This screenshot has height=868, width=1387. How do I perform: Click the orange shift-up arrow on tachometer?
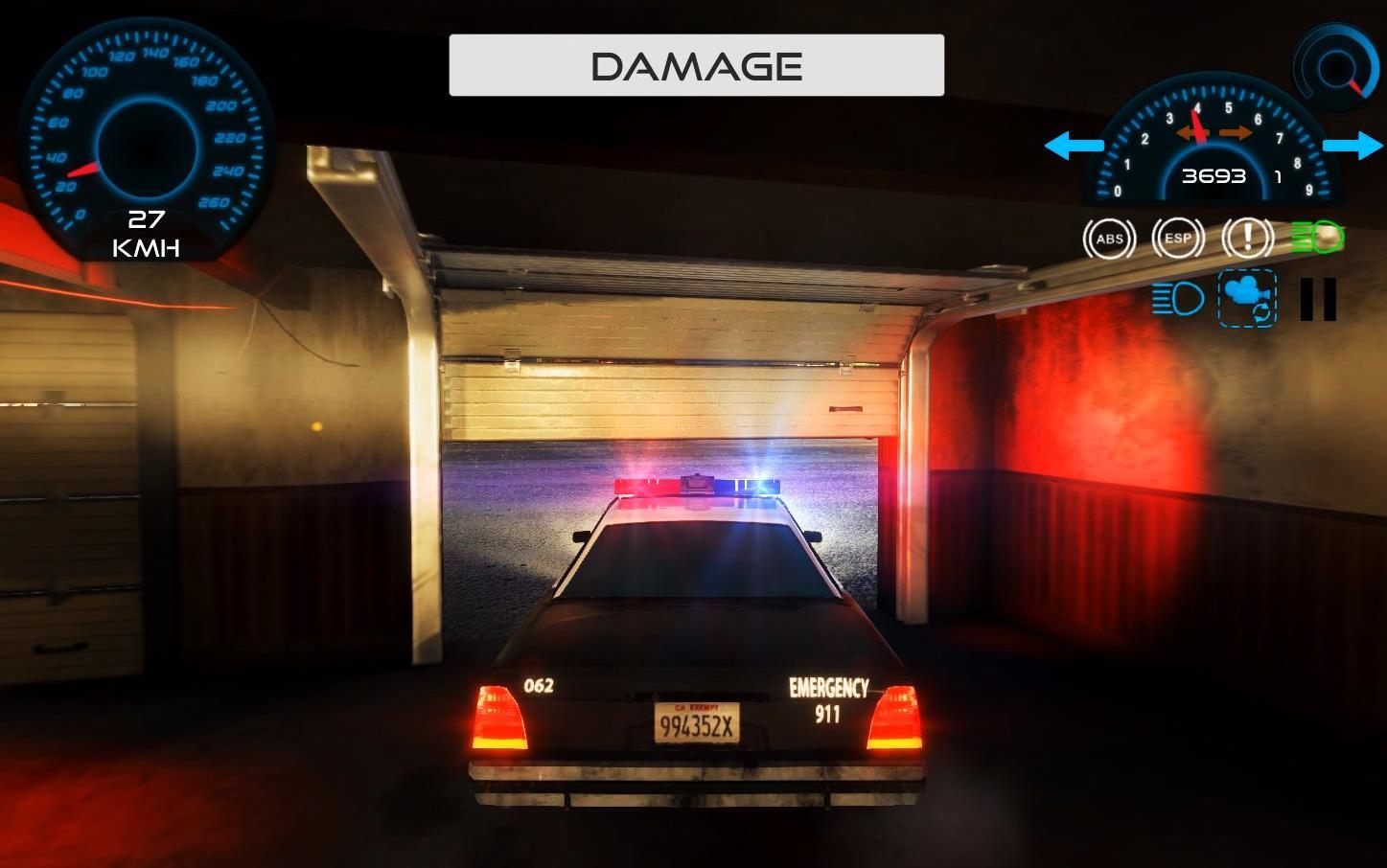click(x=1235, y=133)
